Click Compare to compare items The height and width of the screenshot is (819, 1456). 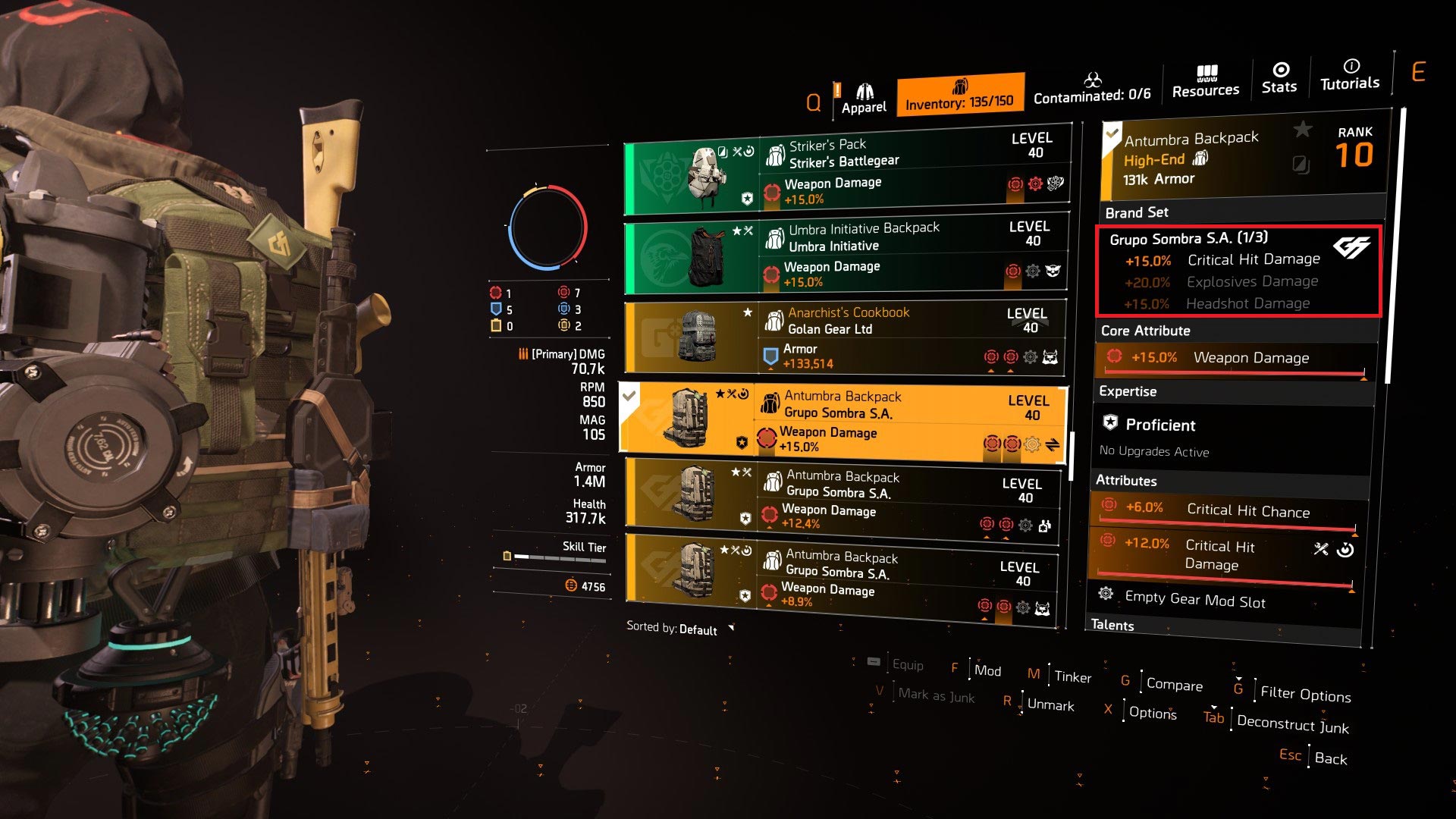point(1174,685)
